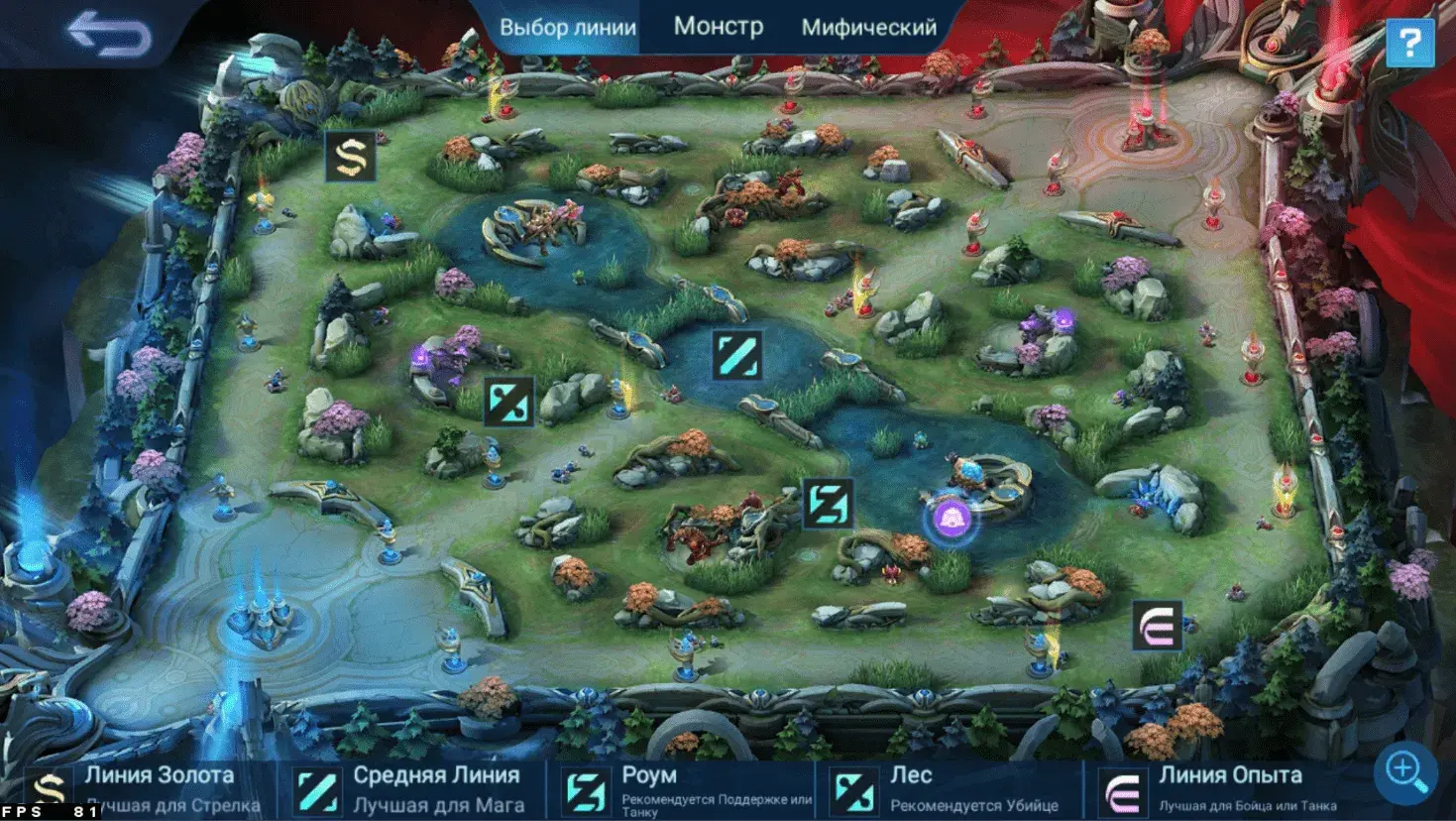
Task: Click the gold lane S marker on map
Action: pos(350,157)
